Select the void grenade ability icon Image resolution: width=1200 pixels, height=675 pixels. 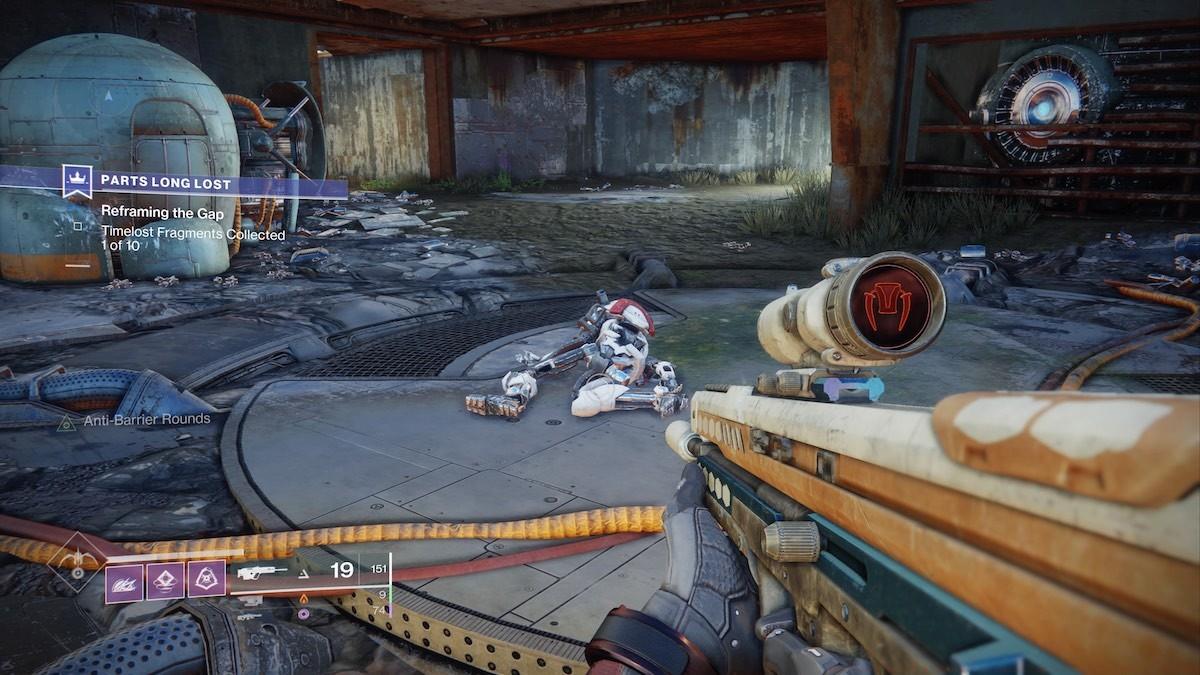(124, 581)
